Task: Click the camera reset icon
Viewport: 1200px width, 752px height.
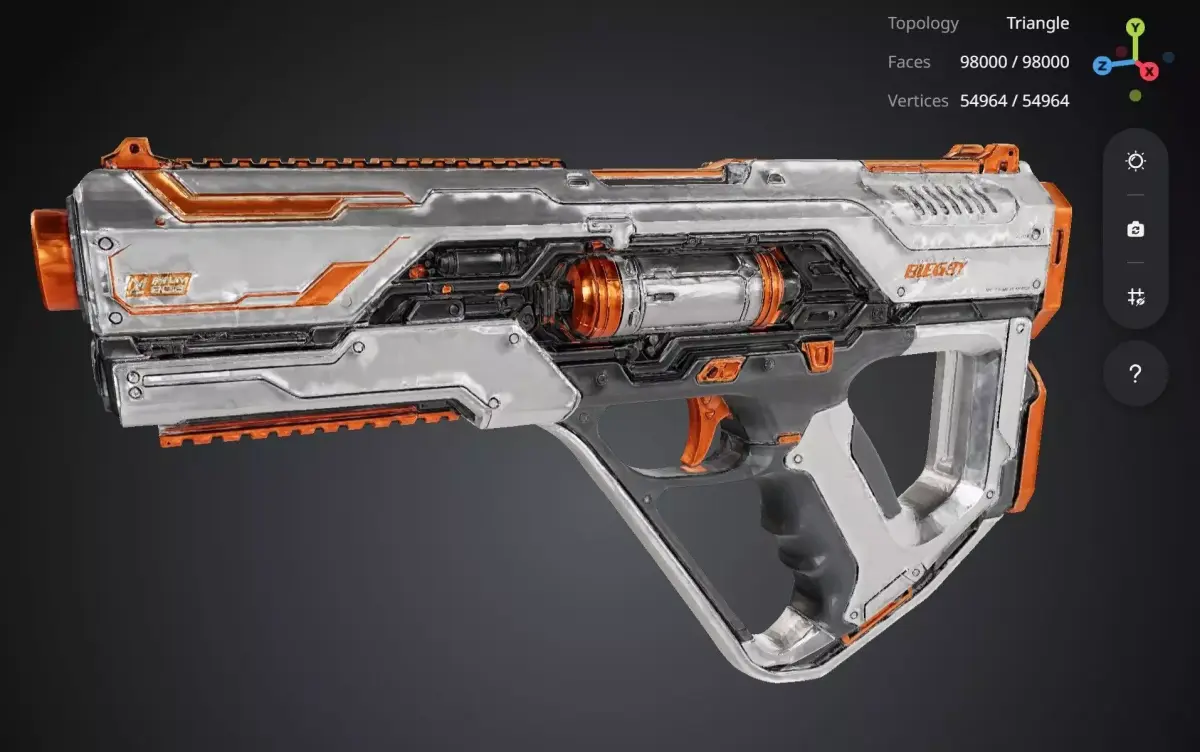Action: [x=1135, y=229]
